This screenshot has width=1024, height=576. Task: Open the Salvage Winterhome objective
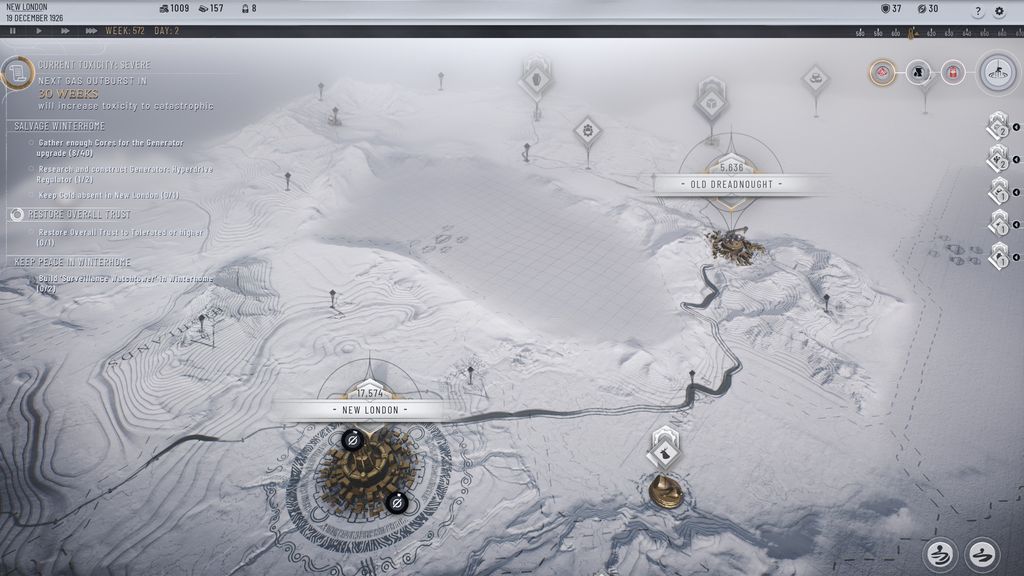point(60,126)
